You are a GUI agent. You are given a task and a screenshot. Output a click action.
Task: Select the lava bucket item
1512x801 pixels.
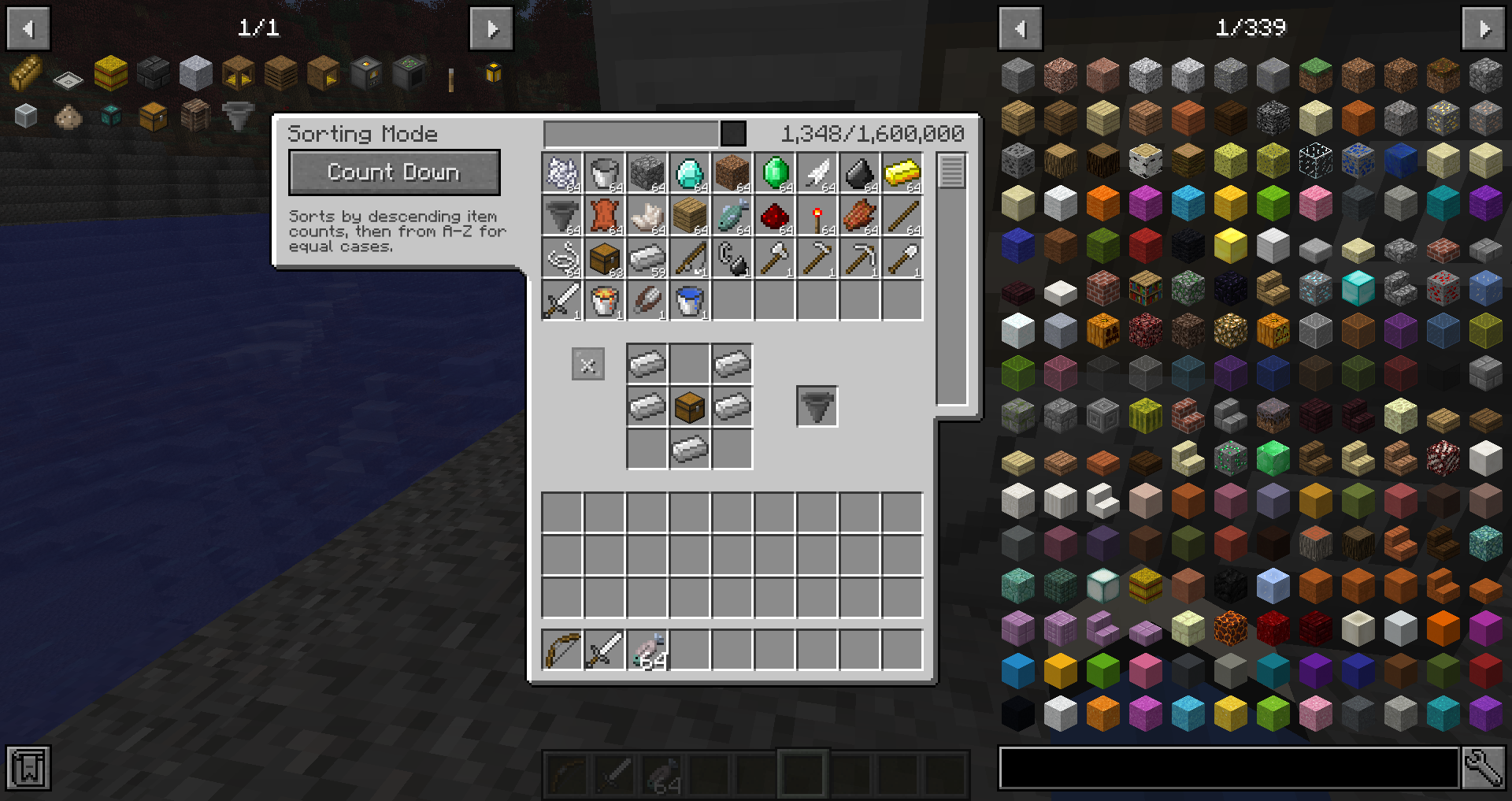[605, 299]
